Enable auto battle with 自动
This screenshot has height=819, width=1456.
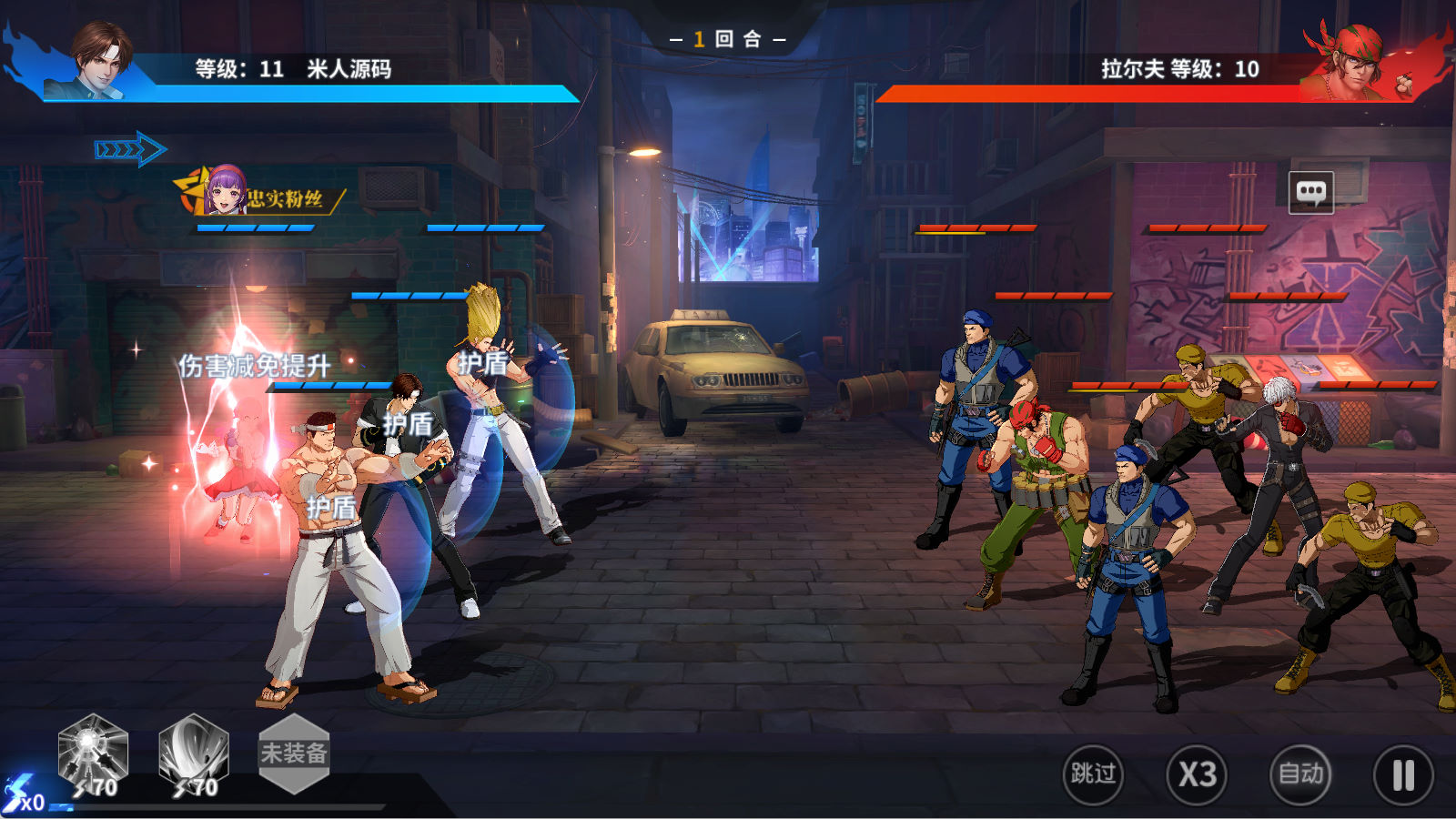[1300, 774]
